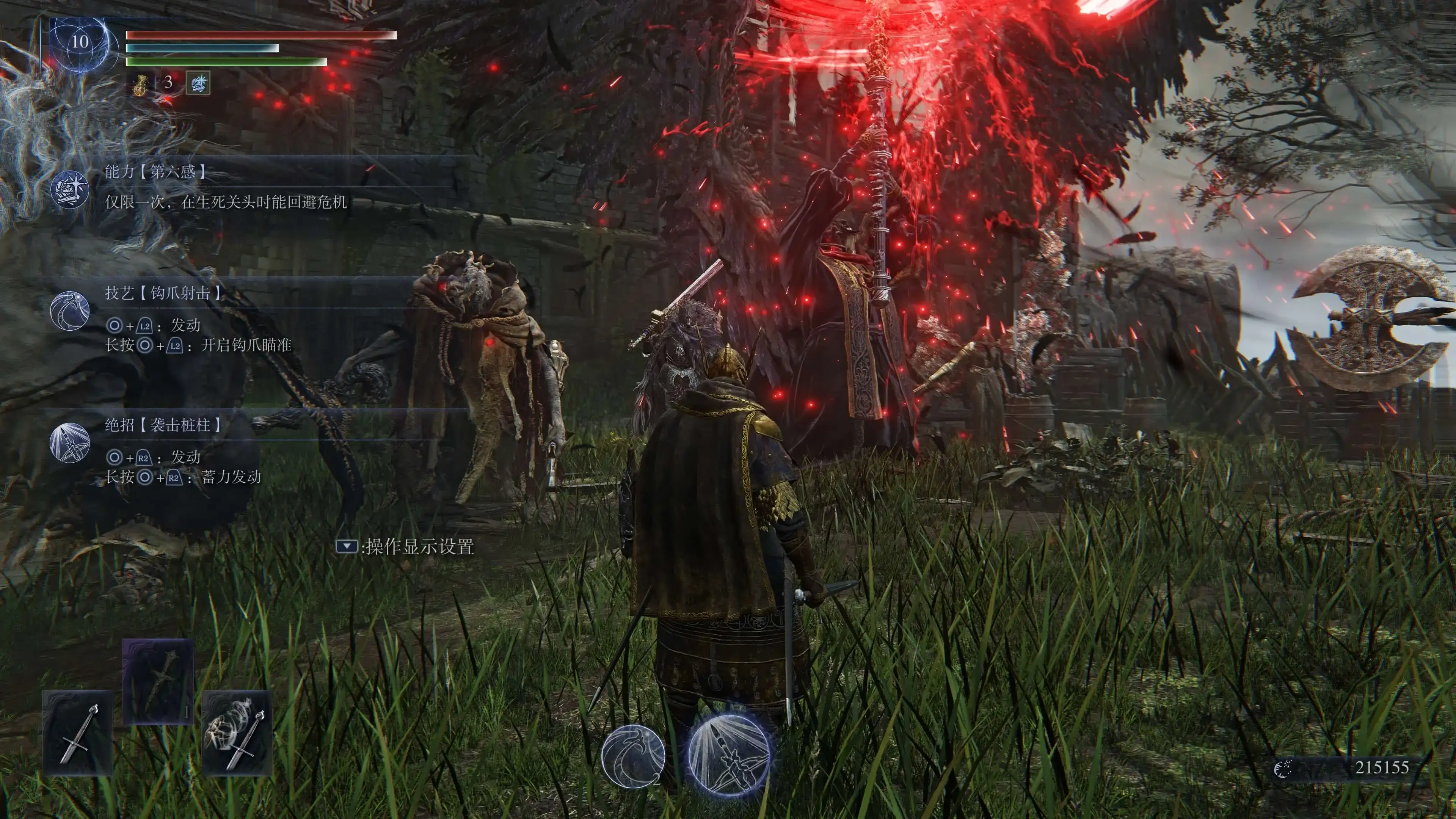1456x819 pixels.
Task: Activate the crescent claw skill gauge icon
Action: point(633,756)
